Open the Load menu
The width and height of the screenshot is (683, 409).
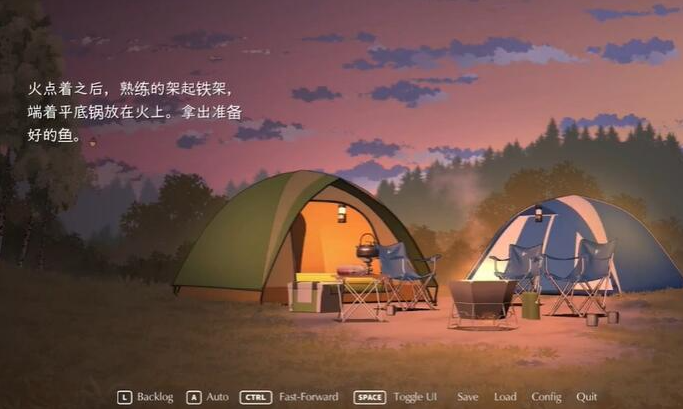coord(505,397)
